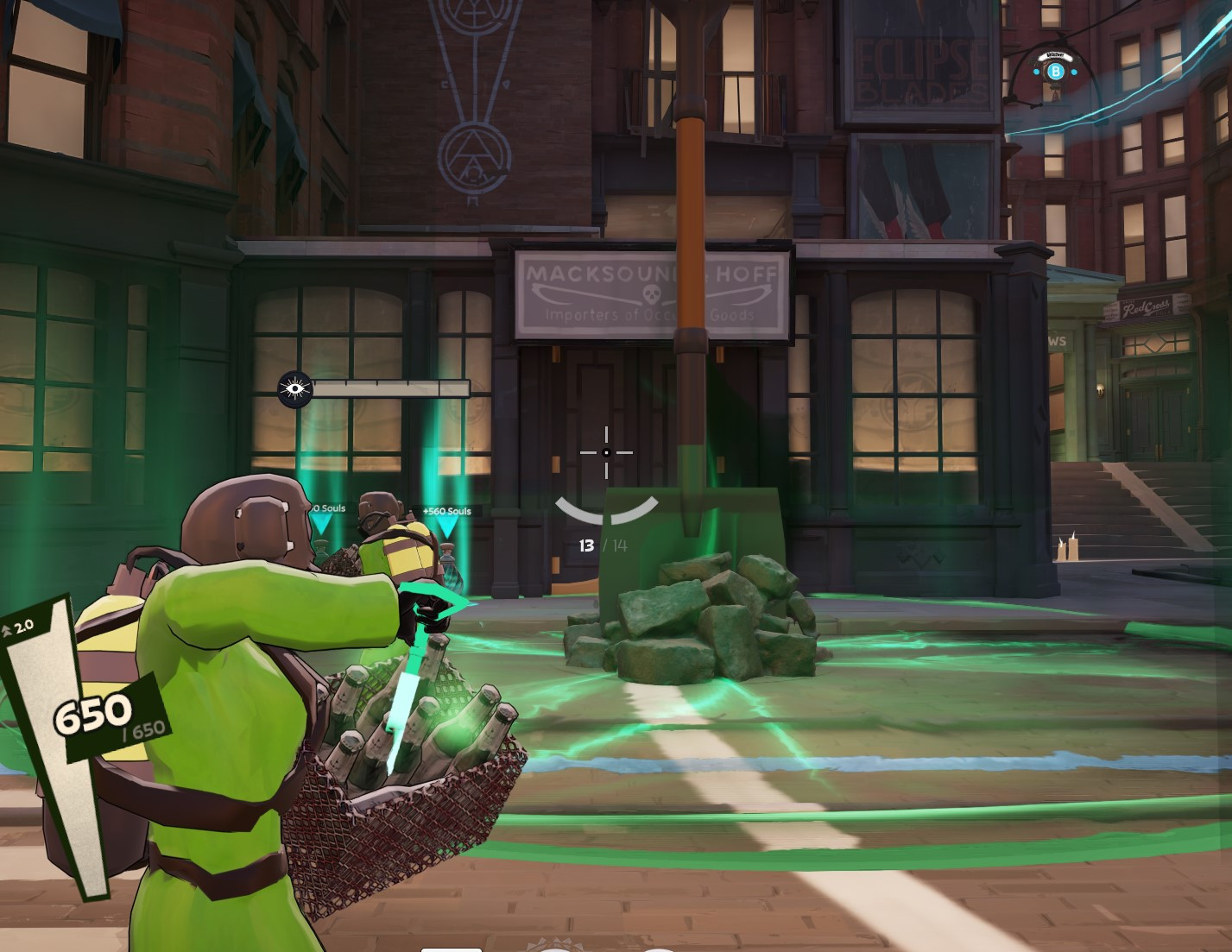Screen dimensions: 1232x952
Task: Select the skull emblem on the Macksound sign
Action: [652, 293]
